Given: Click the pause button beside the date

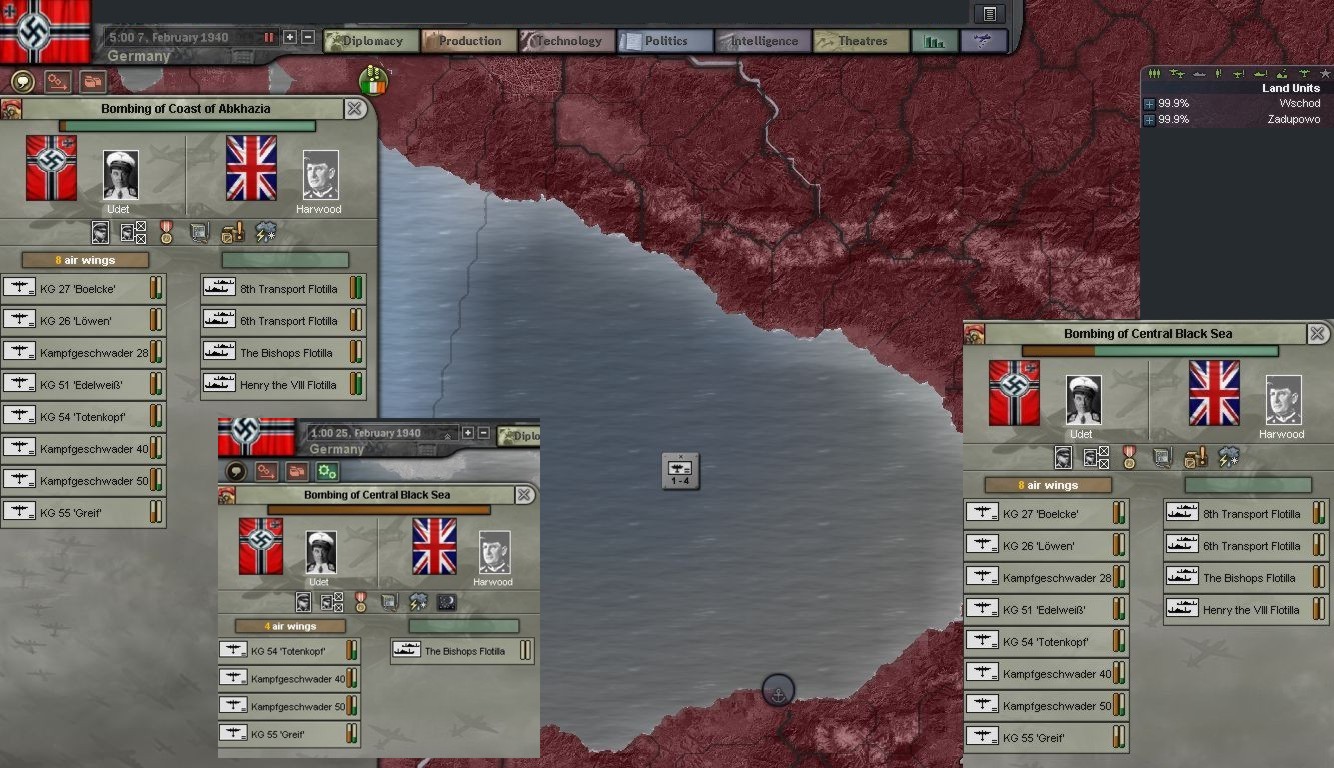Looking at the screenshot, I should 269,37.
